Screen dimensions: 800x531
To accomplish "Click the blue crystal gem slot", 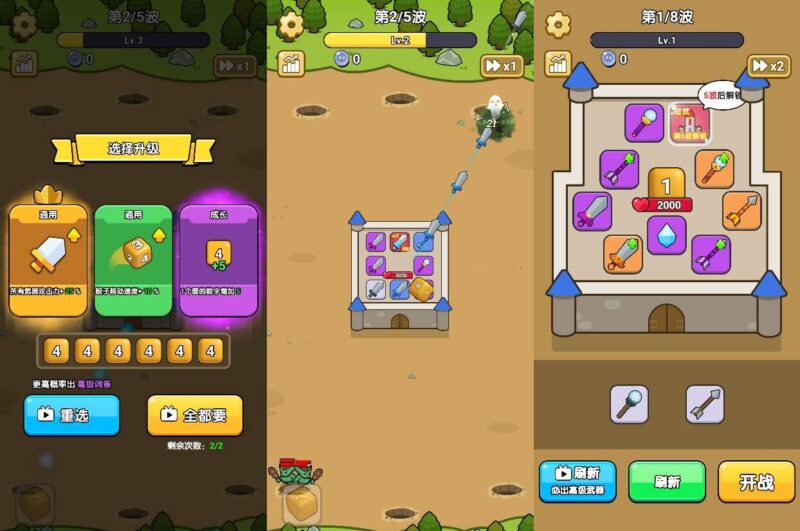I will 666,235.
